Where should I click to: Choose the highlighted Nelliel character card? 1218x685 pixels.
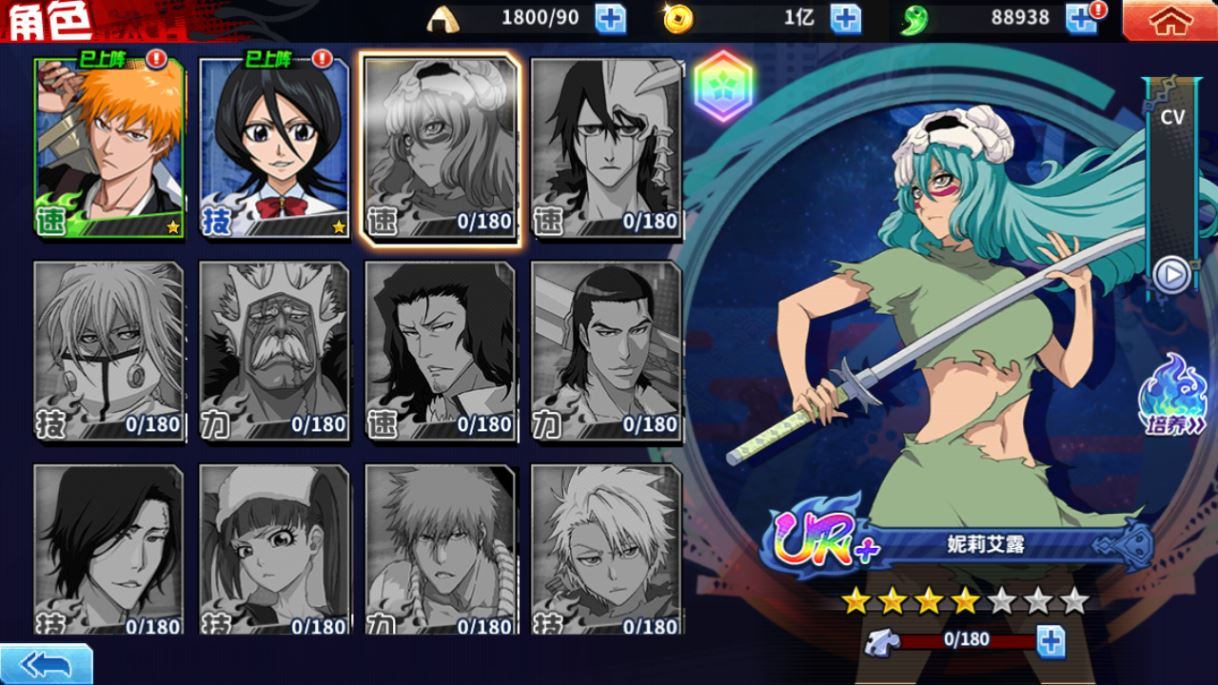tap(441, 148)
